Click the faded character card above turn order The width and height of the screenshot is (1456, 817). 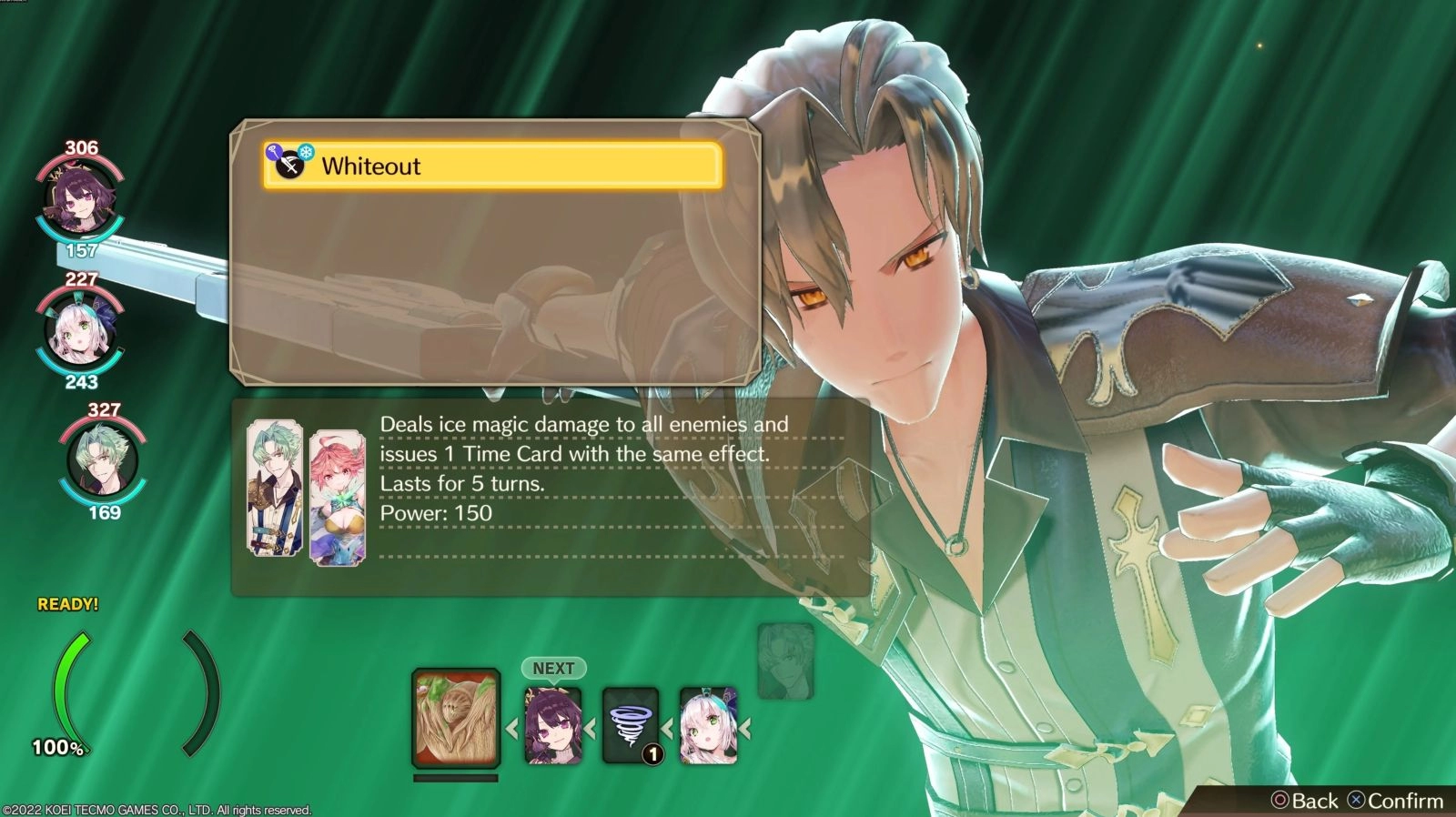[x=785, y=661]
